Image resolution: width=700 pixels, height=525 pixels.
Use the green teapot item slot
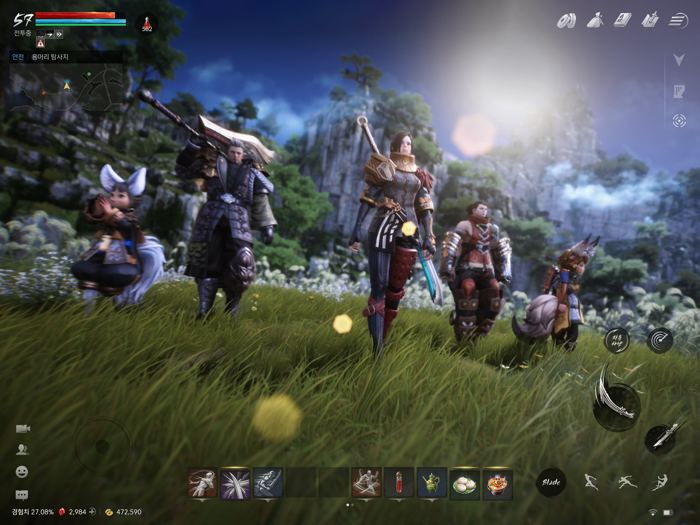pos(432,484)
